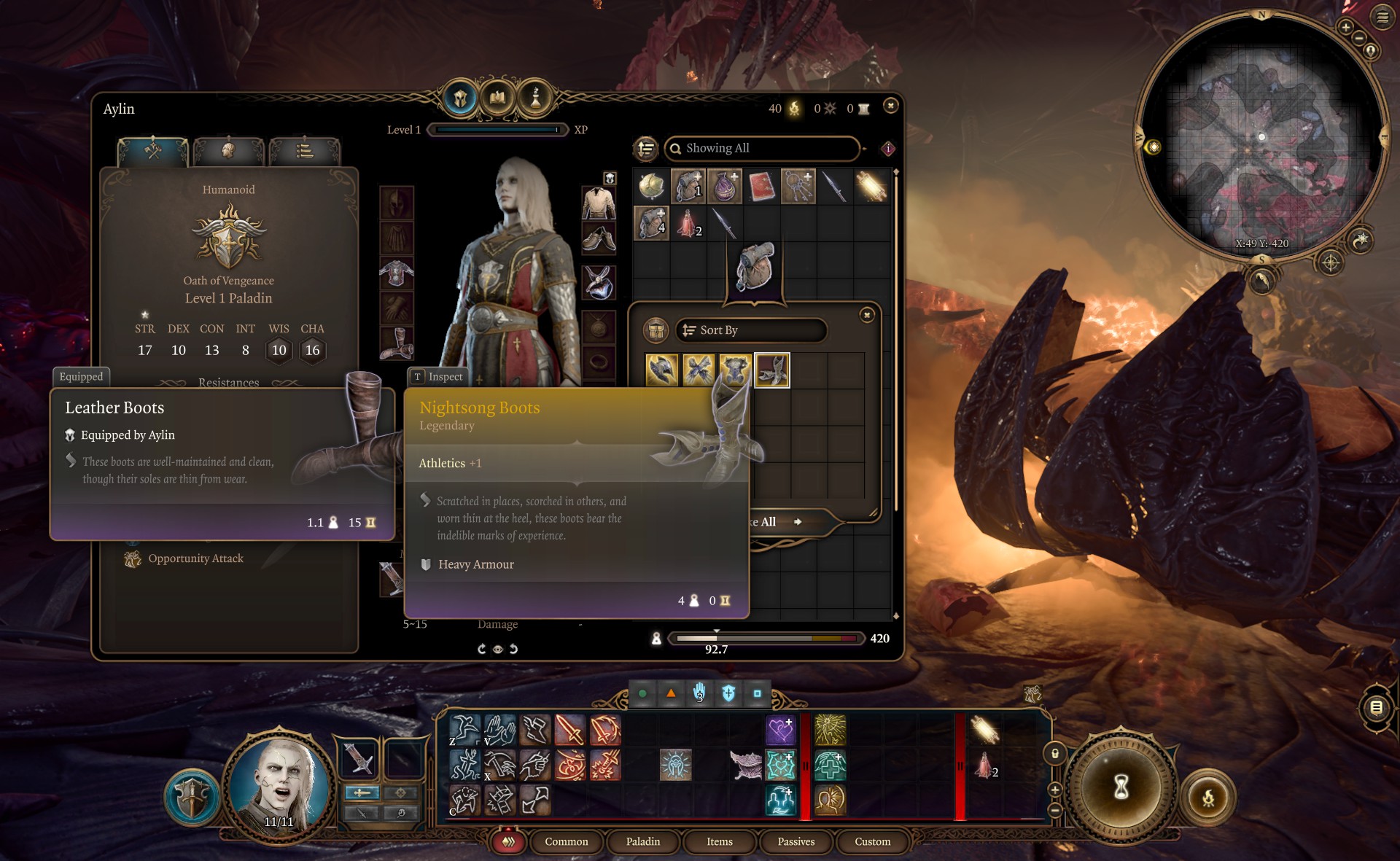Open the red spellbook item in inventory
This screenshot has height=861, width=1400.
point(761,187)
